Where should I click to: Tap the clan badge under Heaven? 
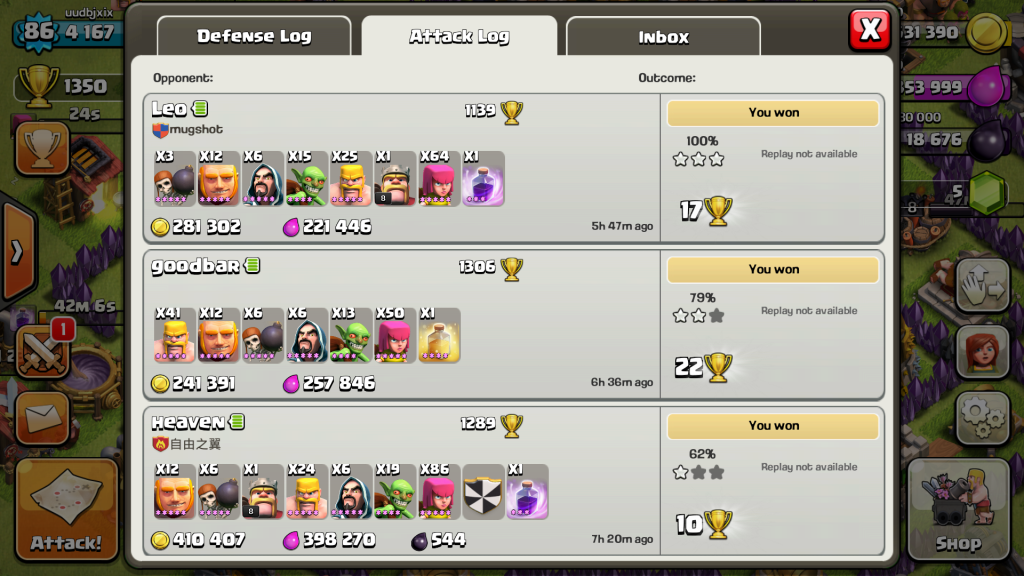coord(160,443)
